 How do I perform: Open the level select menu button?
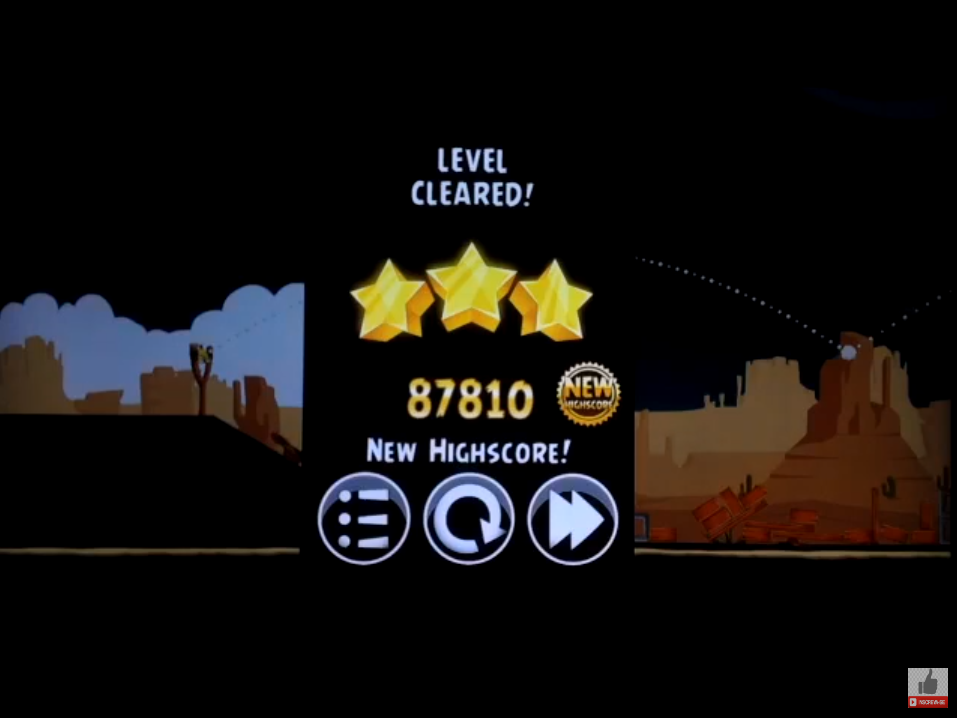point(364,519)
